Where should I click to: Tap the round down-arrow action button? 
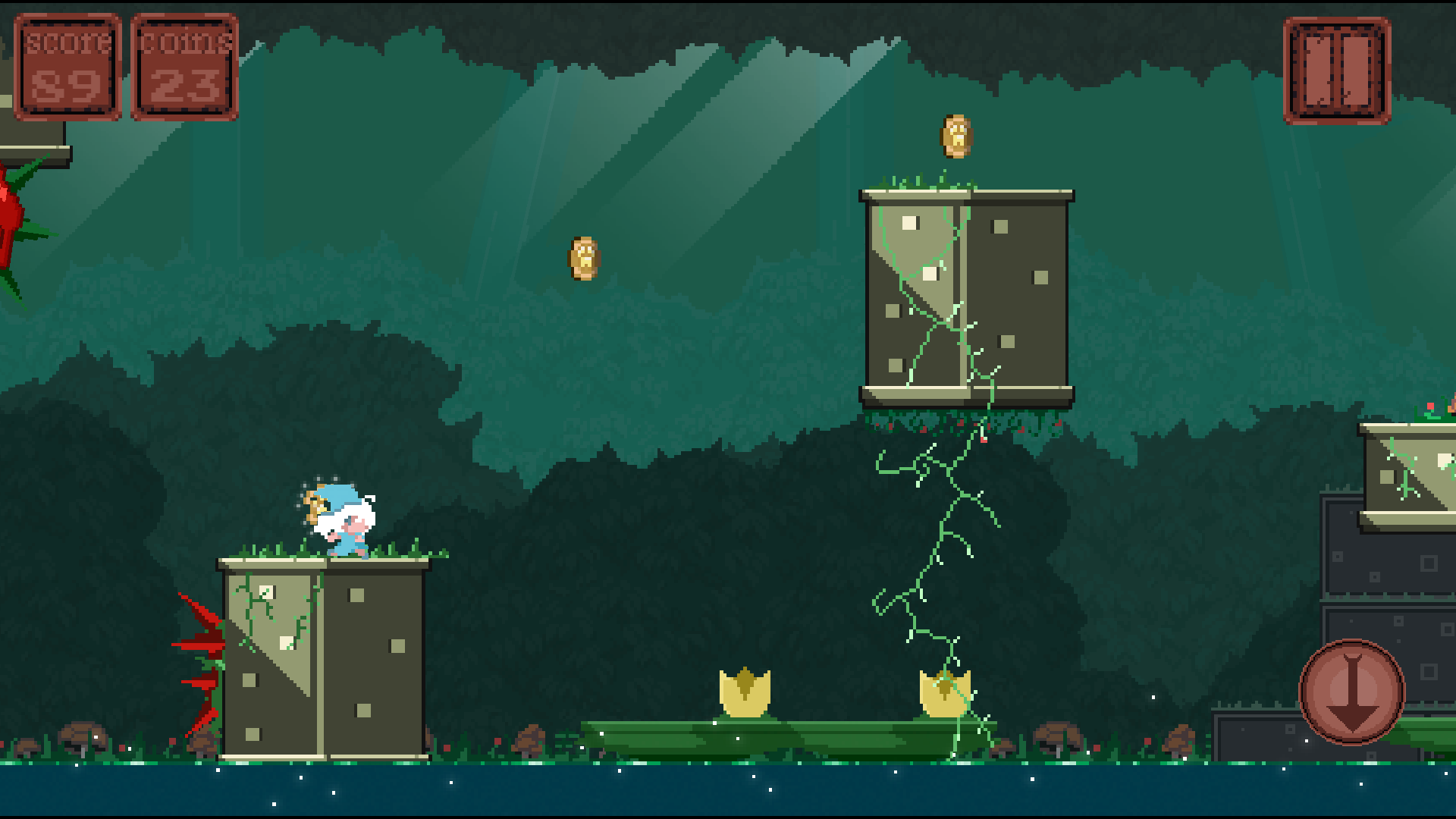[x=1352, y=692]
